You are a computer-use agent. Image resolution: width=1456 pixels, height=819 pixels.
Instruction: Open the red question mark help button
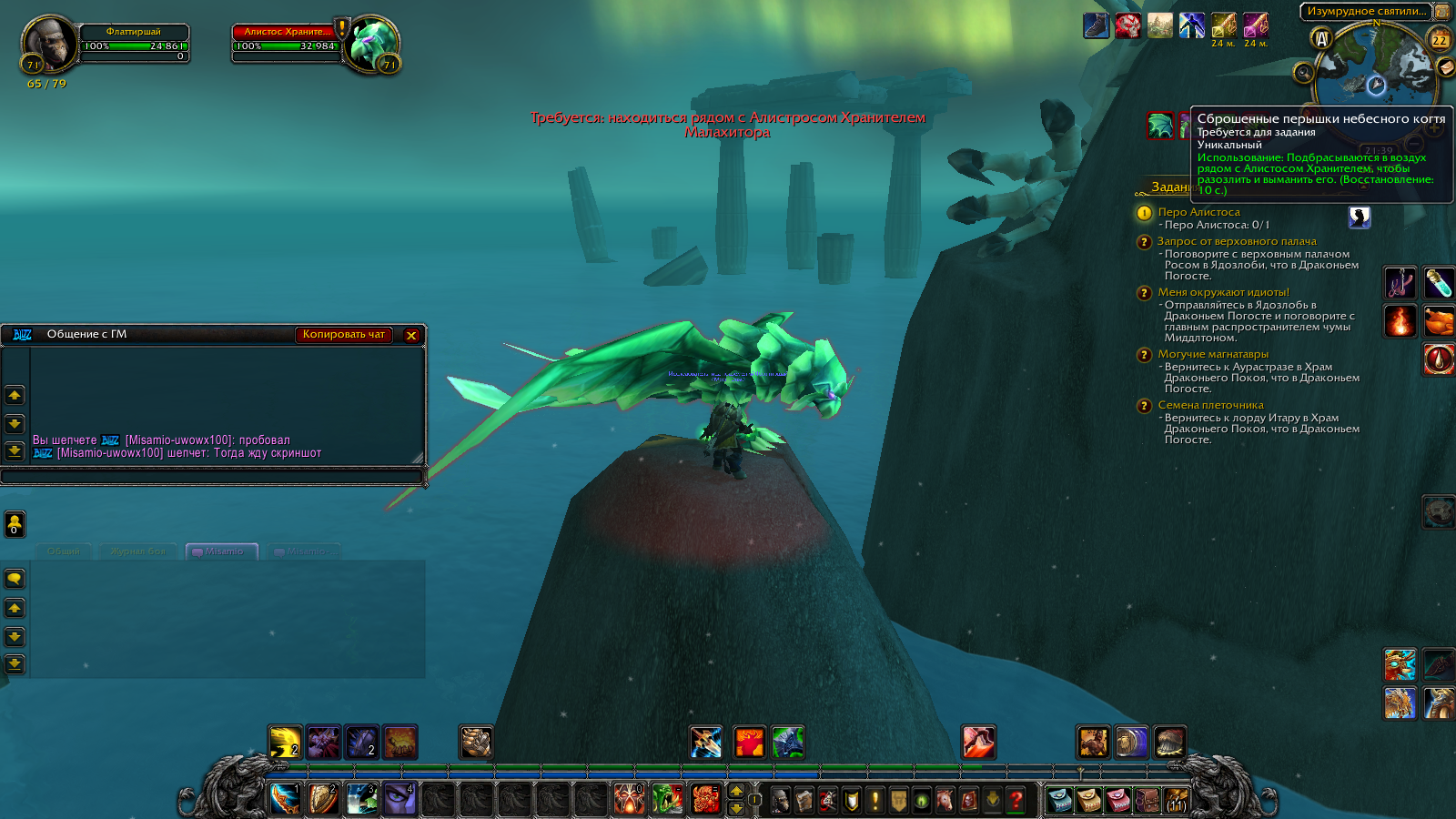(x=1016, y=800)
